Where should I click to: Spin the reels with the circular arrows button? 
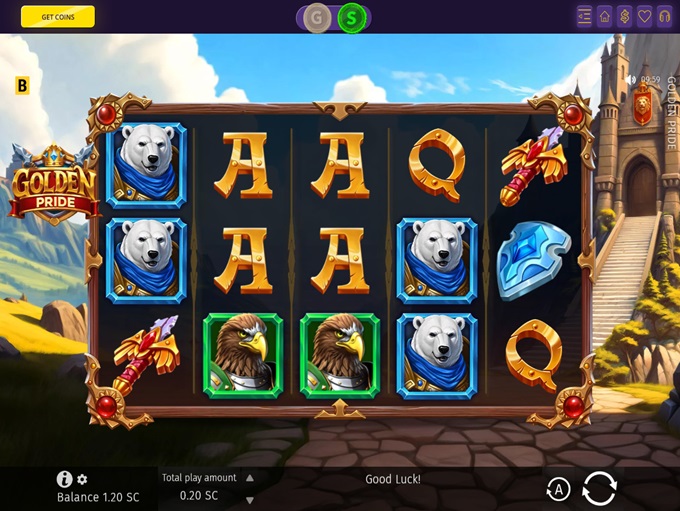599,488
